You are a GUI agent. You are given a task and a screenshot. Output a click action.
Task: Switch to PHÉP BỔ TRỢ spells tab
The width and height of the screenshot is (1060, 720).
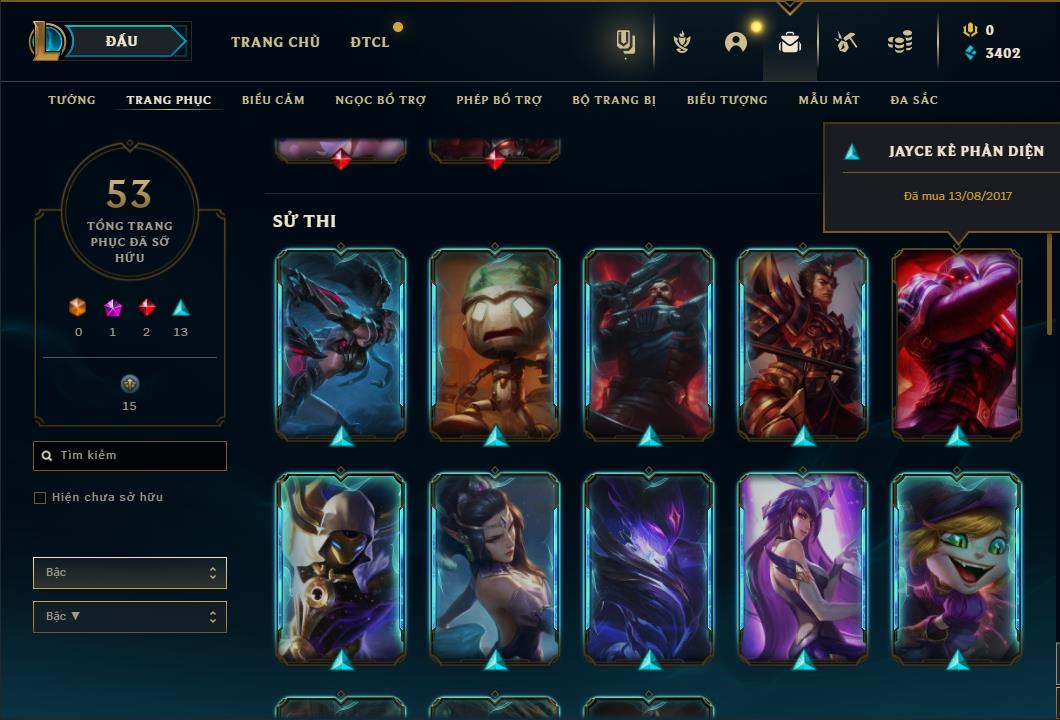(499, 100)
